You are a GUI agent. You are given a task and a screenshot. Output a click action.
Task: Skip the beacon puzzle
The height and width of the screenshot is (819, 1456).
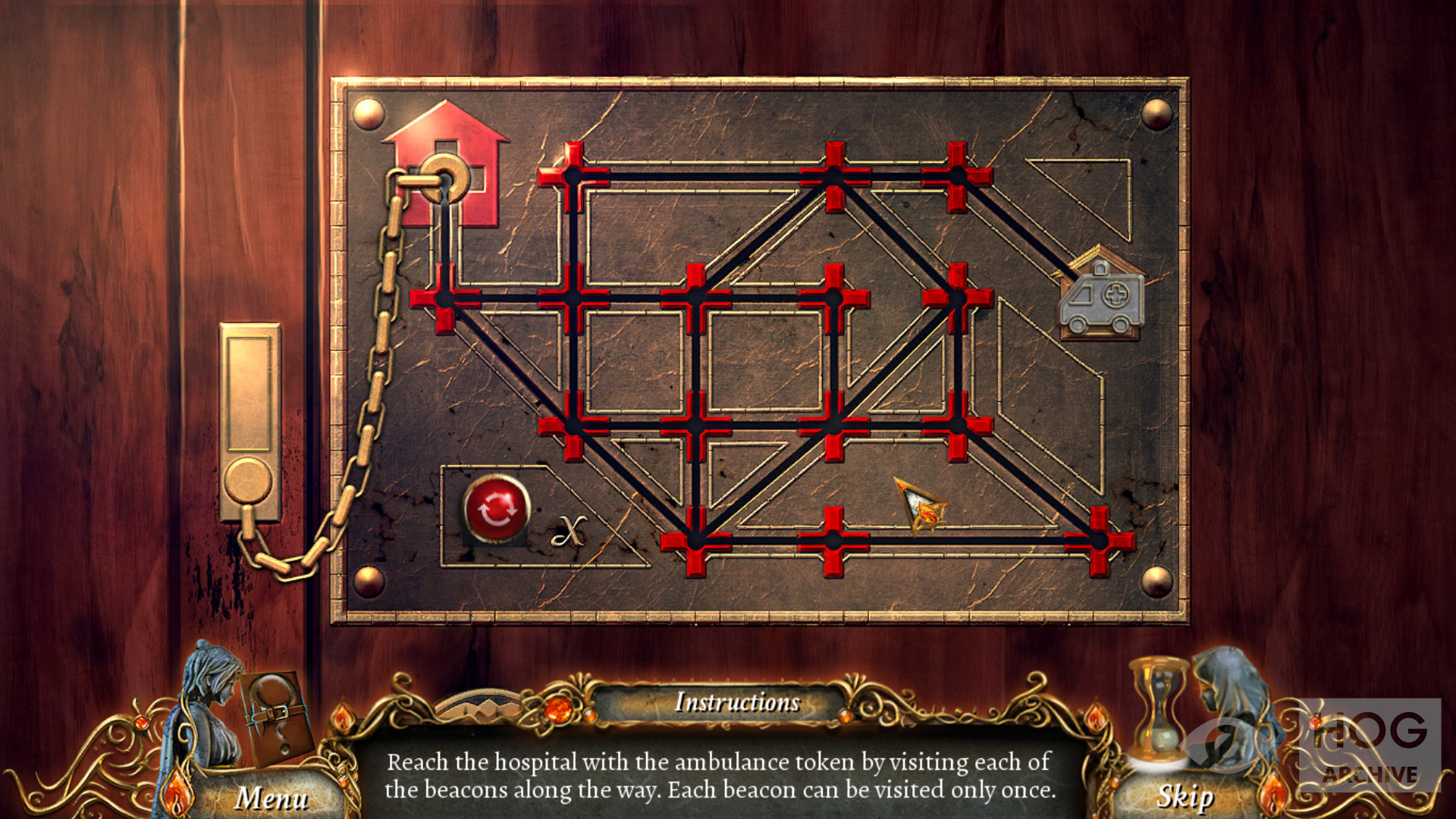[1184, 796]
